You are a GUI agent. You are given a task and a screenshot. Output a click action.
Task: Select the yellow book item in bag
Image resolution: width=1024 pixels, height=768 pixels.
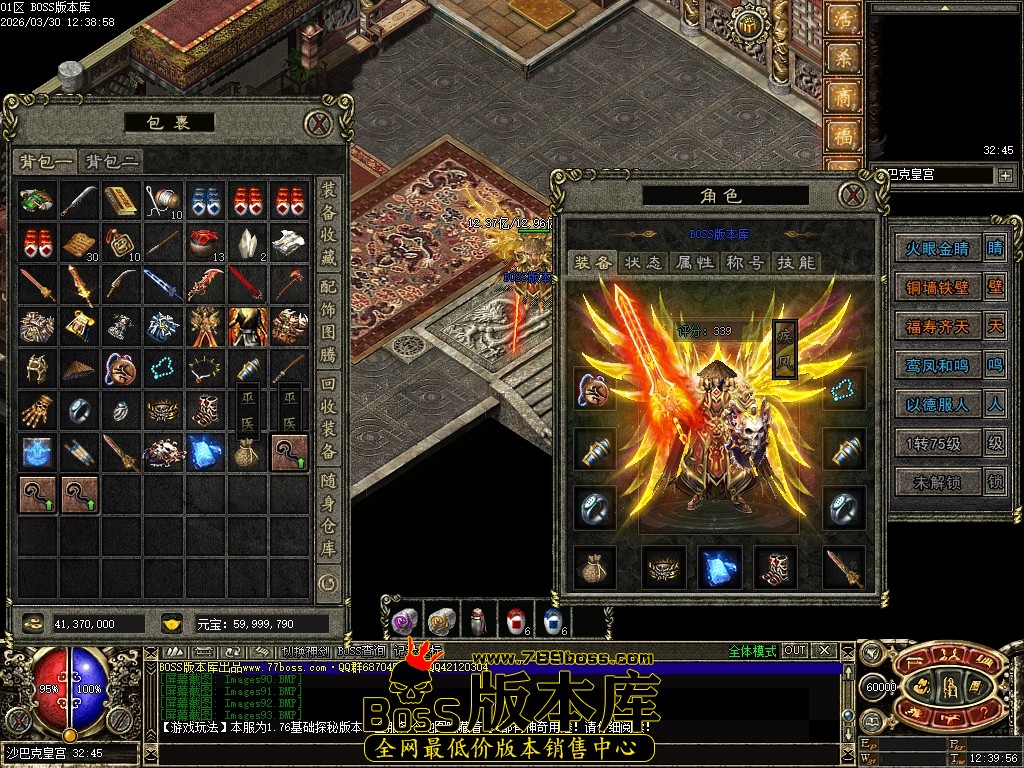pyautogui.click(x=121, y=200)
